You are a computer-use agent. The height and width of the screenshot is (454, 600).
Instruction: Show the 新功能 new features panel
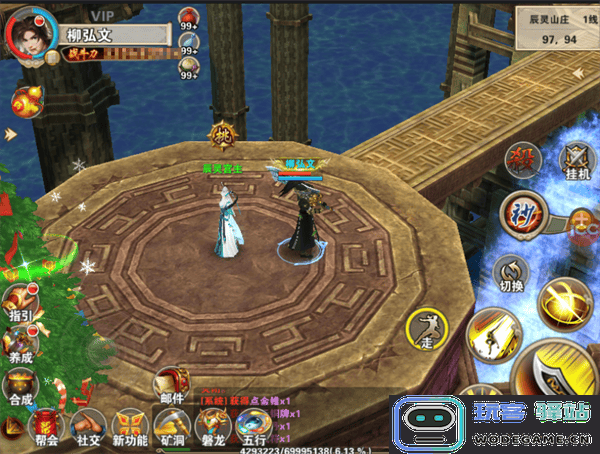(x=130, y=428)
